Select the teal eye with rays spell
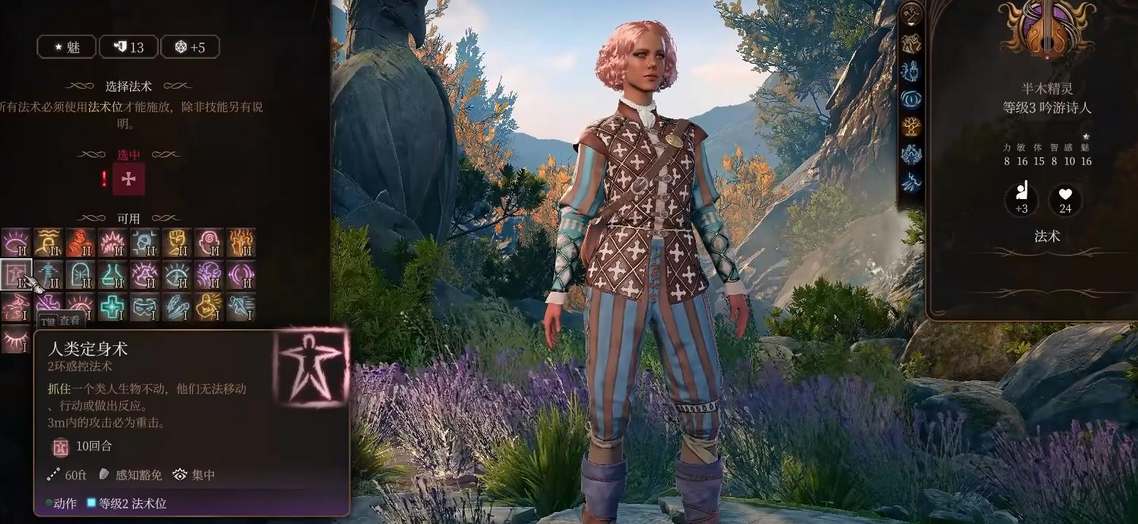 176,274
